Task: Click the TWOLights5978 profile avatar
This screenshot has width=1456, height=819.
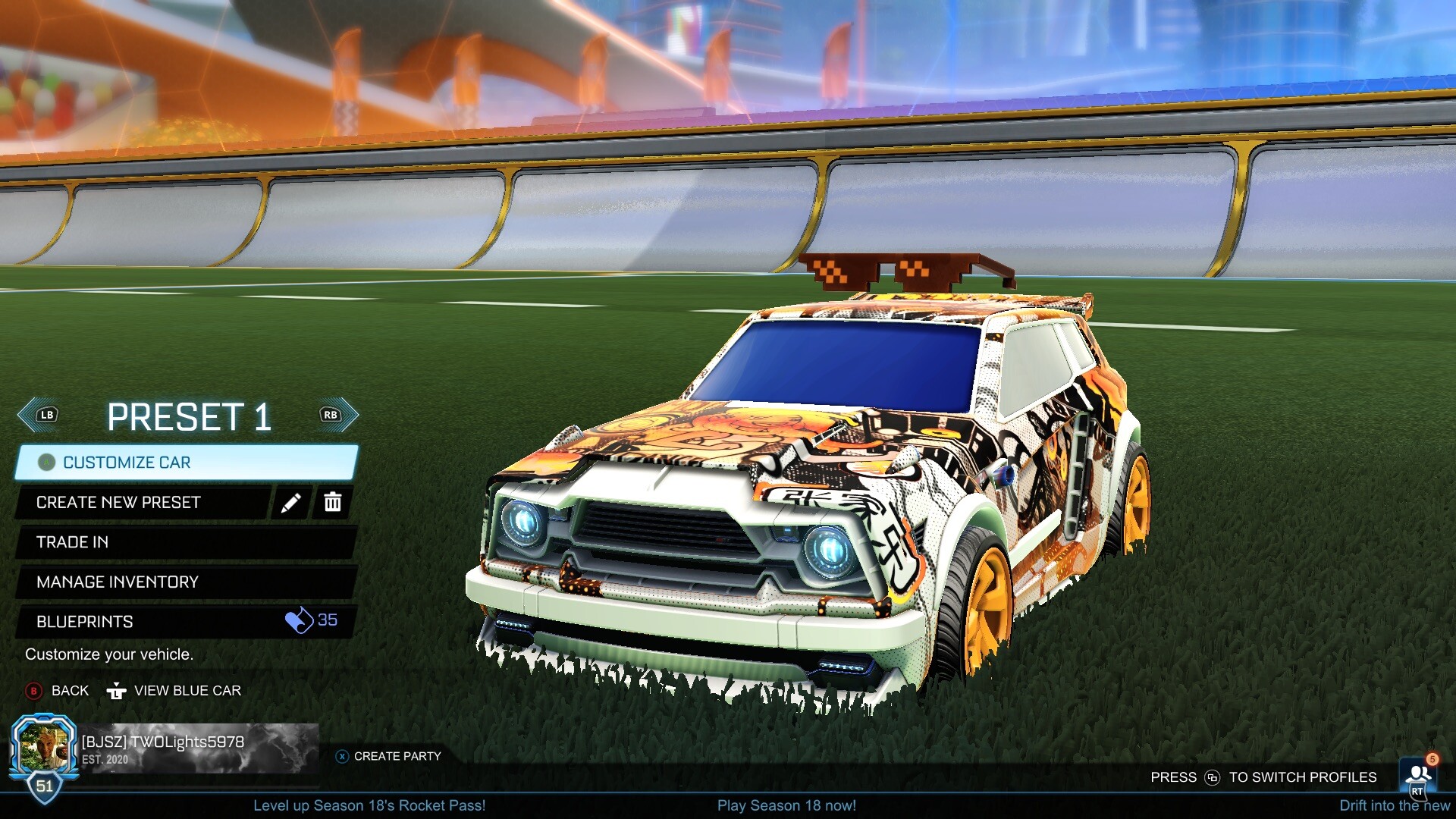Action: tap(45, 747)
